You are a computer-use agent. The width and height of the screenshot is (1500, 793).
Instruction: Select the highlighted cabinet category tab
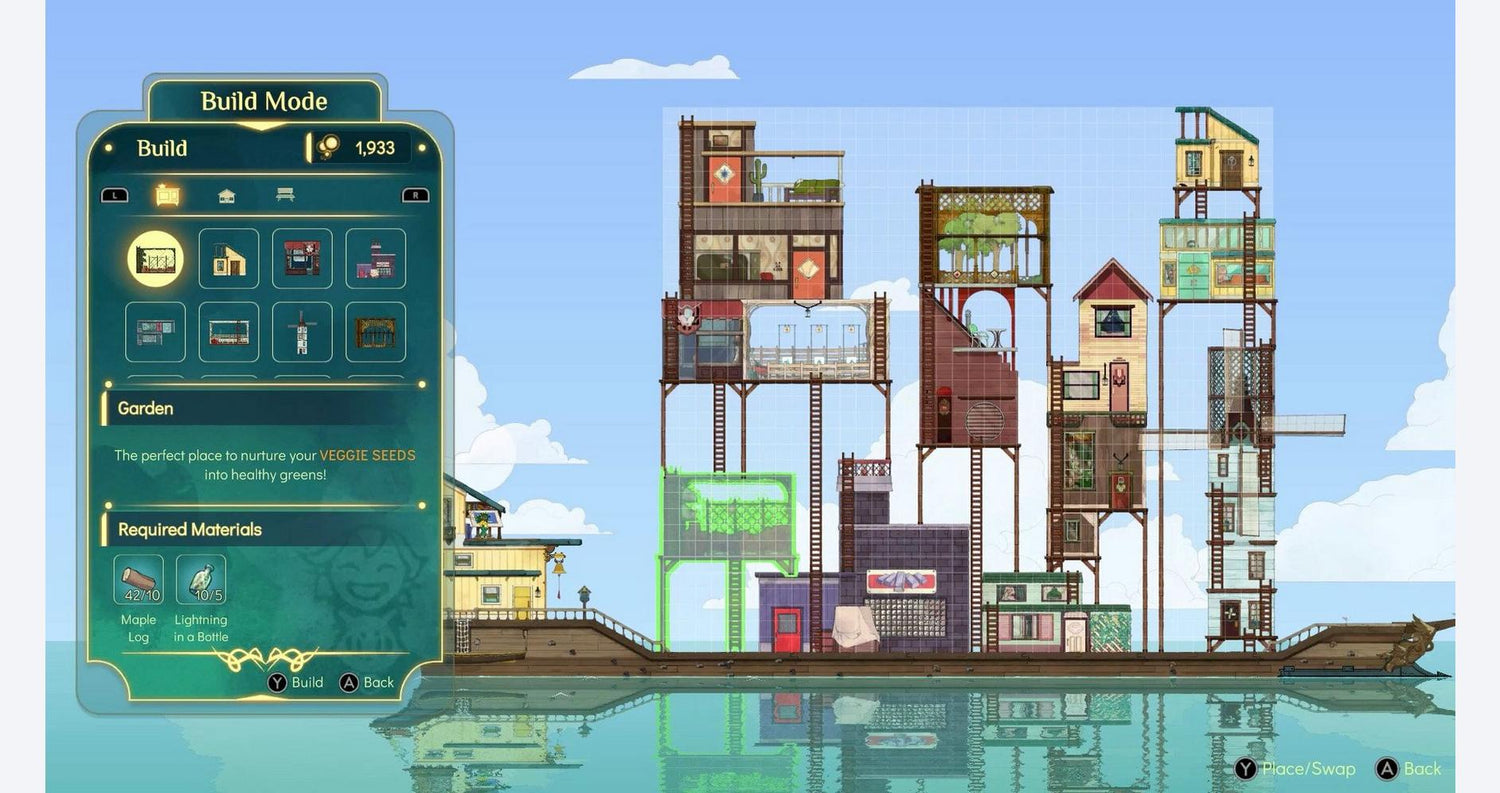click(x=168, y=195)
